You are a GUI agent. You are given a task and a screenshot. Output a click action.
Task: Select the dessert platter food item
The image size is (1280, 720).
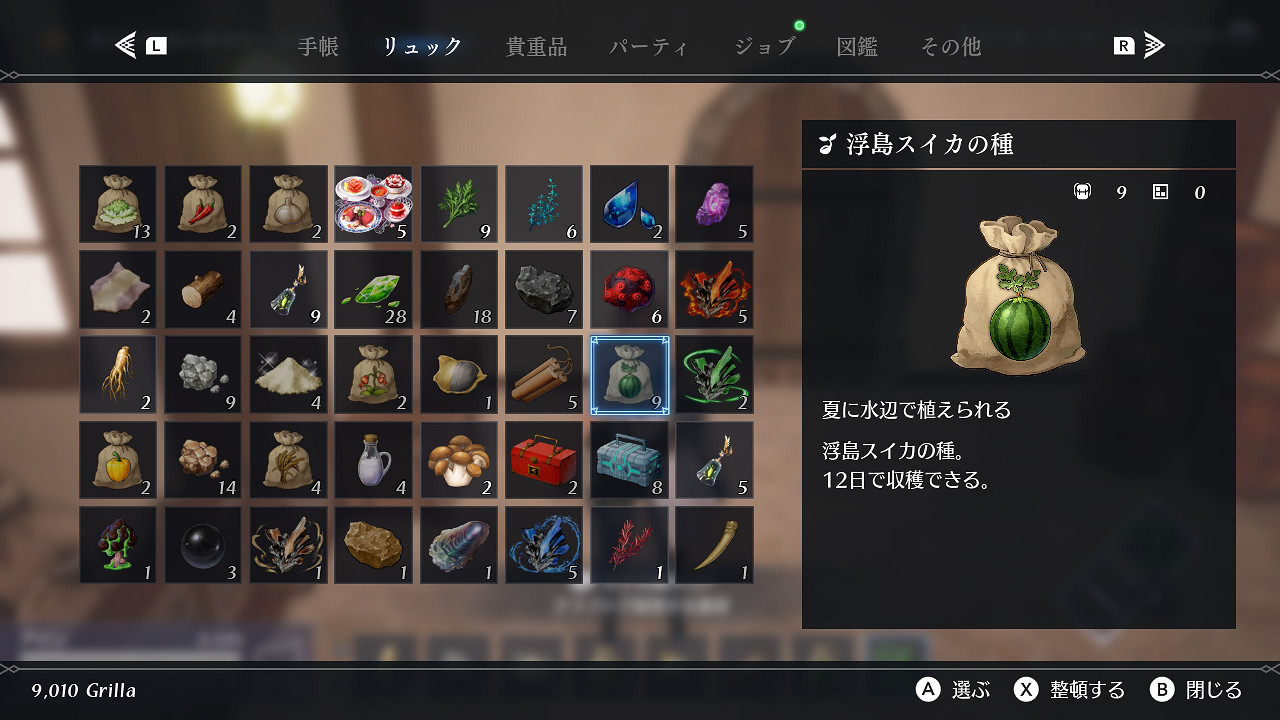pyautogui.click(x=373, y=203)
